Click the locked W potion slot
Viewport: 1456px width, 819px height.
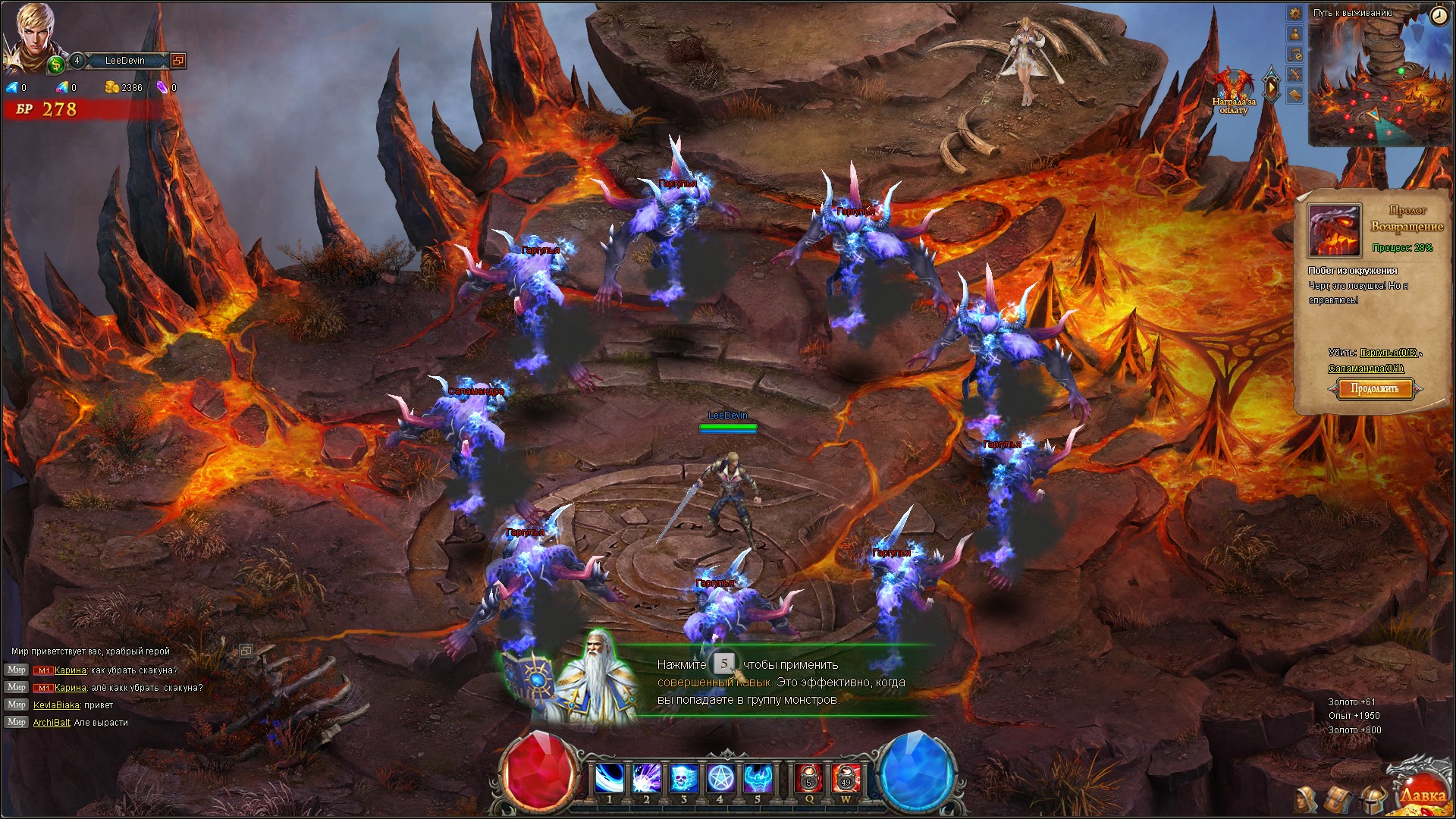(x=846, y=779)
